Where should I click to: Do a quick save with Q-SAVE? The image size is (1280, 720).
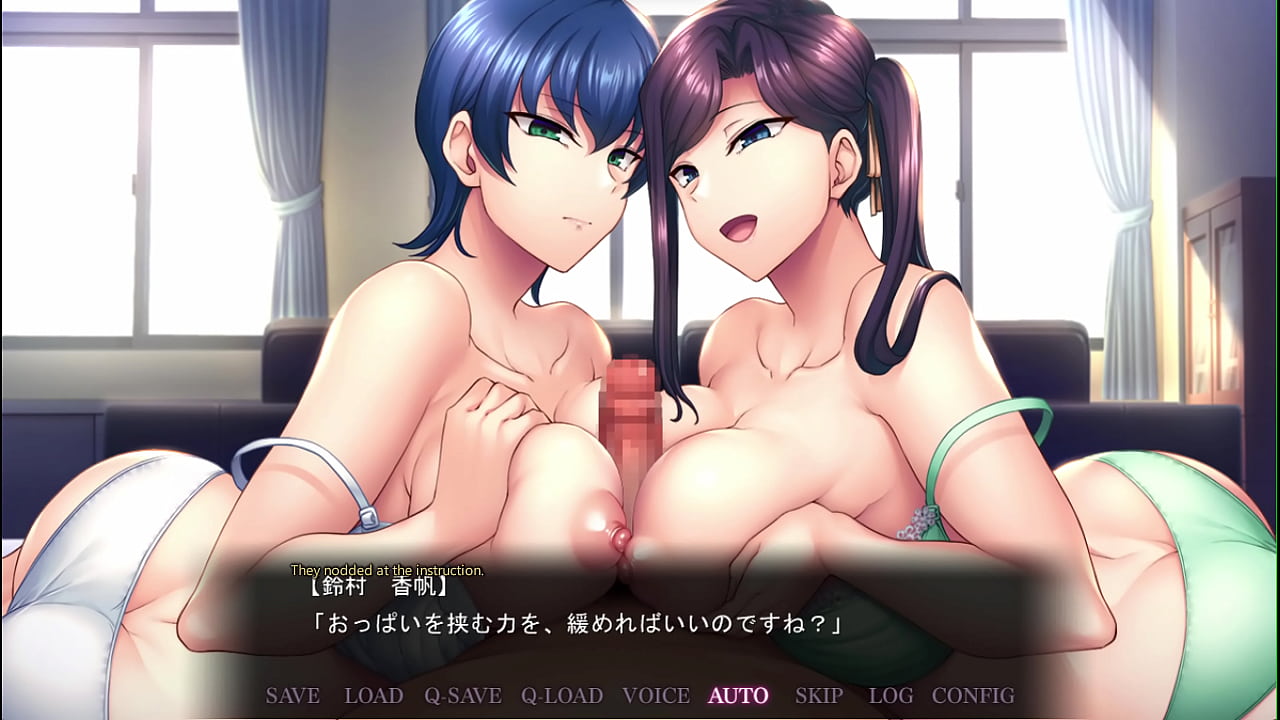point(462,696)
